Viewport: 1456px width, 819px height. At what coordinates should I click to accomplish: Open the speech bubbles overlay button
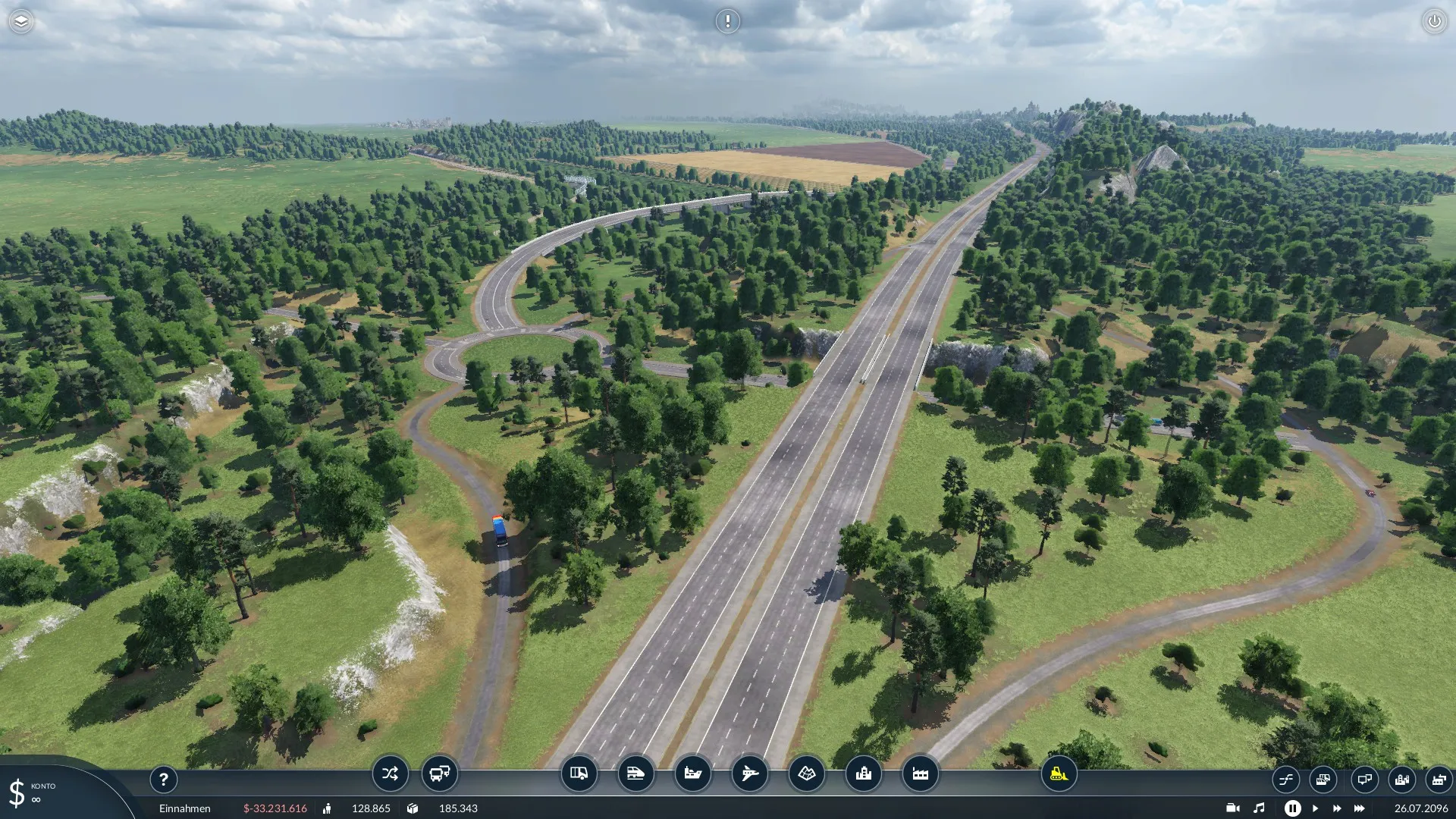(x=1364, y=779)
